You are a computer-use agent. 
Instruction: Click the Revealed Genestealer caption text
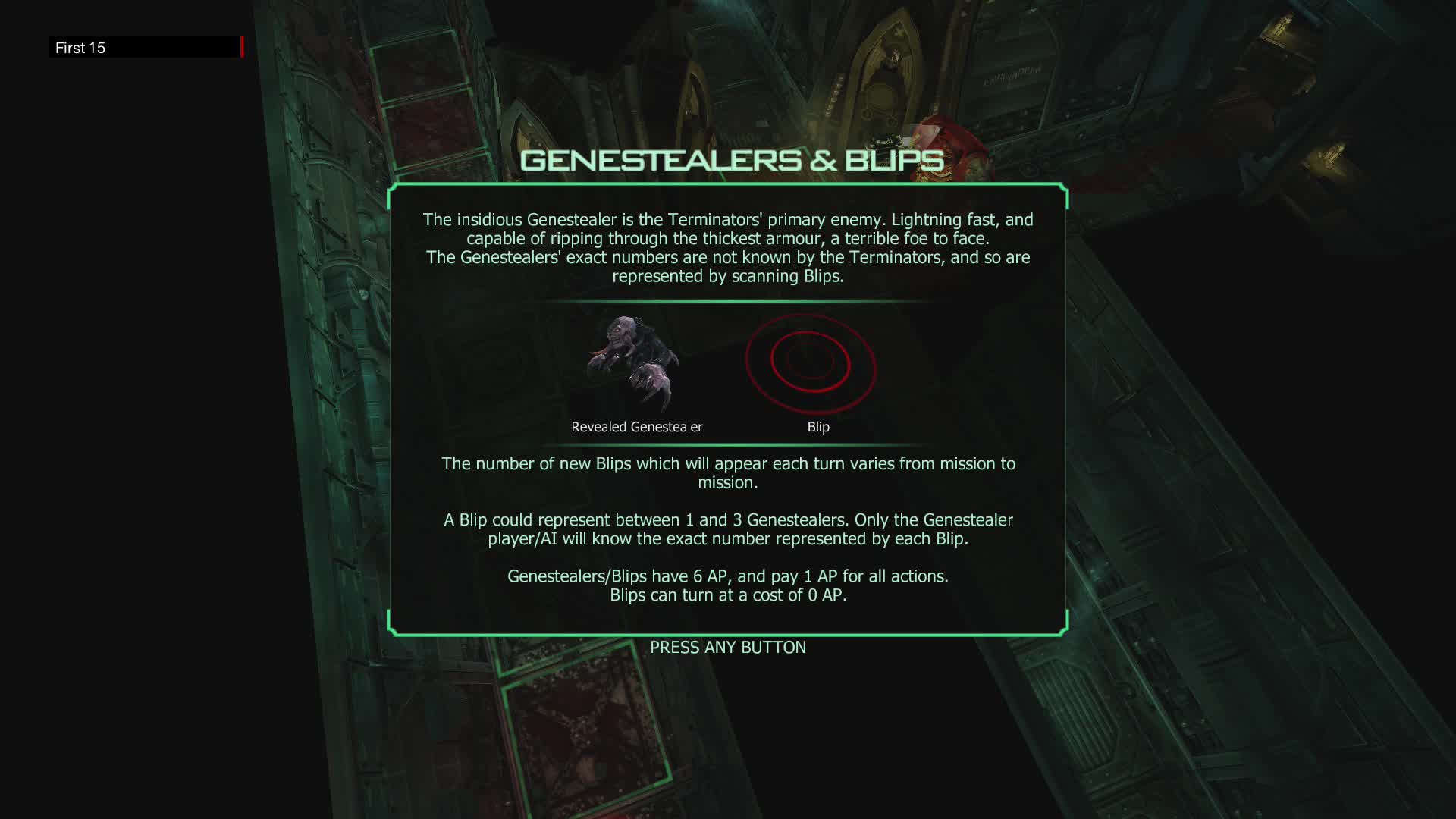click(x=637, y=426)
